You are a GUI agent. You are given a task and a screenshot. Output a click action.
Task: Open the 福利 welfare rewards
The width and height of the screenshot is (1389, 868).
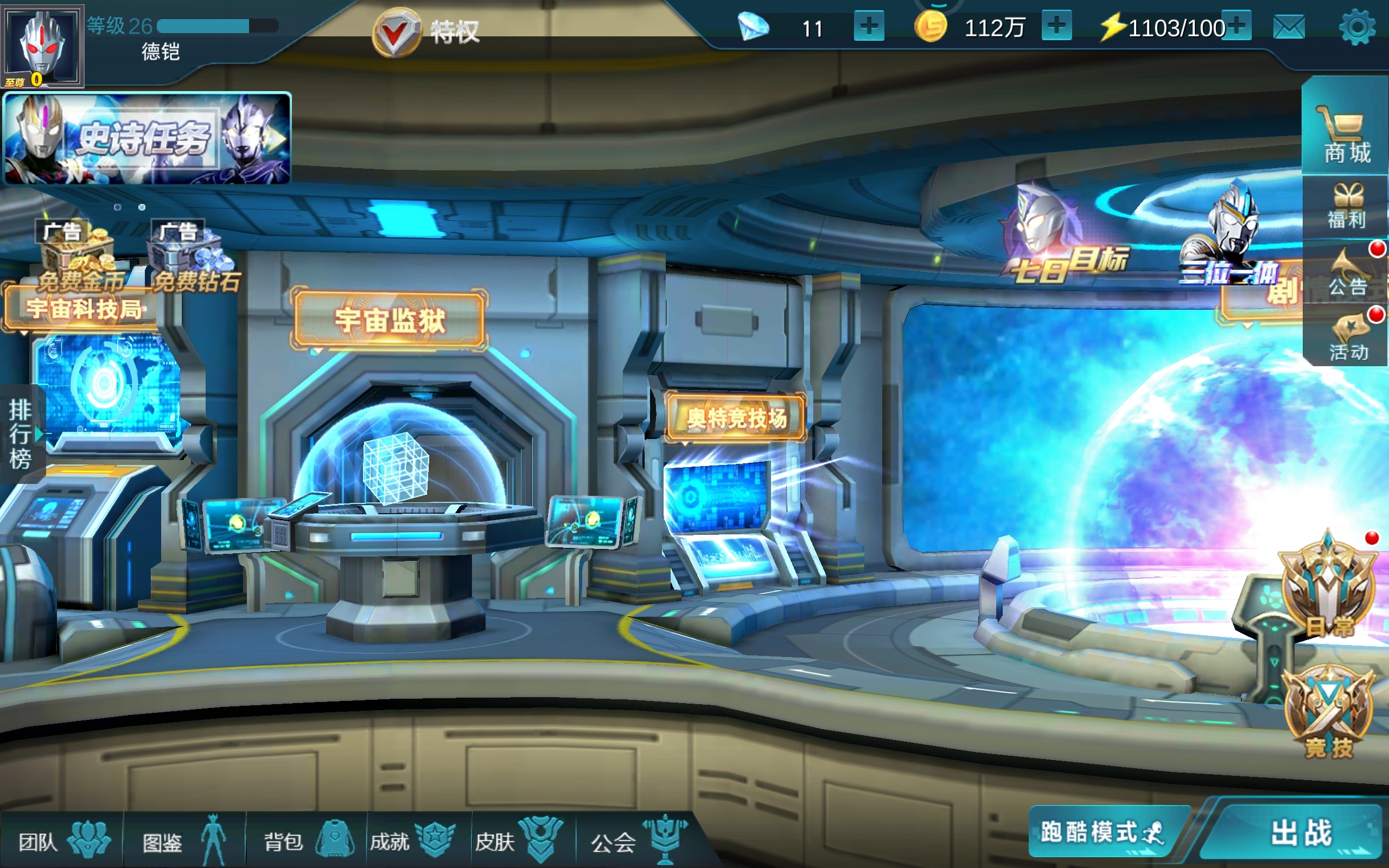coord(1346,207)
